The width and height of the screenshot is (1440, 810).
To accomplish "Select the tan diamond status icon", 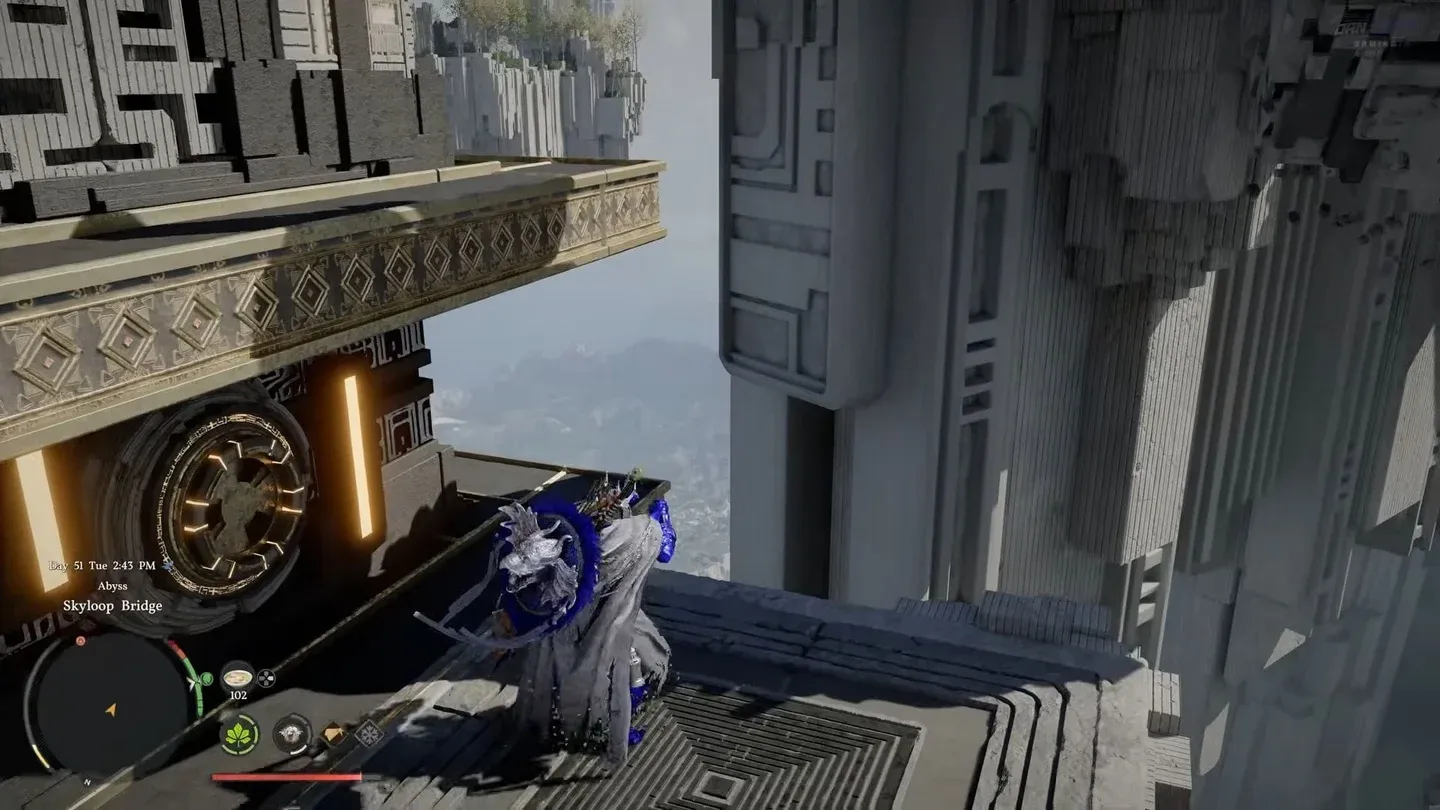I will tap(333, 734).
